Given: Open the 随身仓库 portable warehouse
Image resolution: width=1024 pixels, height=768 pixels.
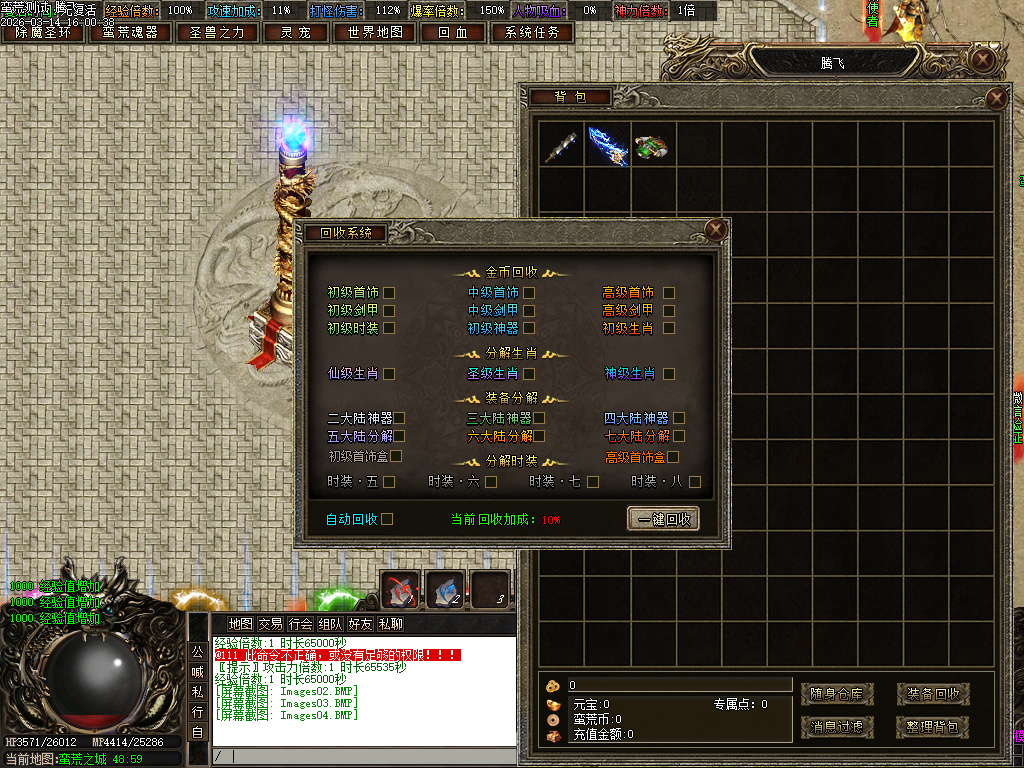Looking at the screenshot, I should tap(837, 693).
